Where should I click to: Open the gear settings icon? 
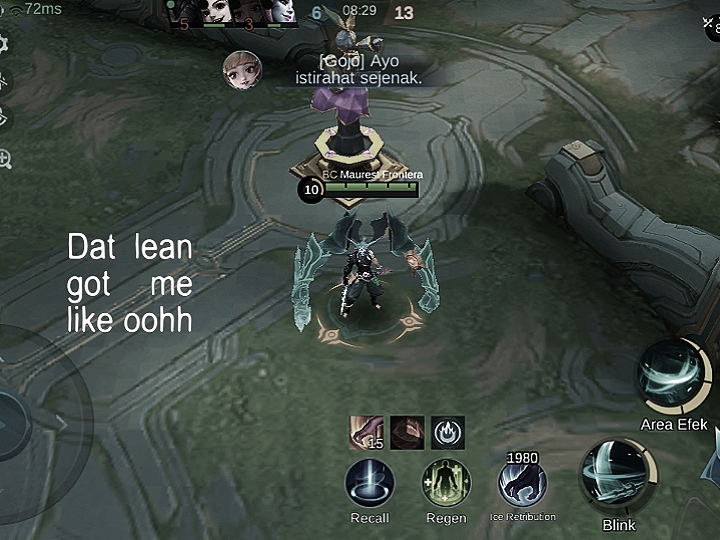pos(3,44)
